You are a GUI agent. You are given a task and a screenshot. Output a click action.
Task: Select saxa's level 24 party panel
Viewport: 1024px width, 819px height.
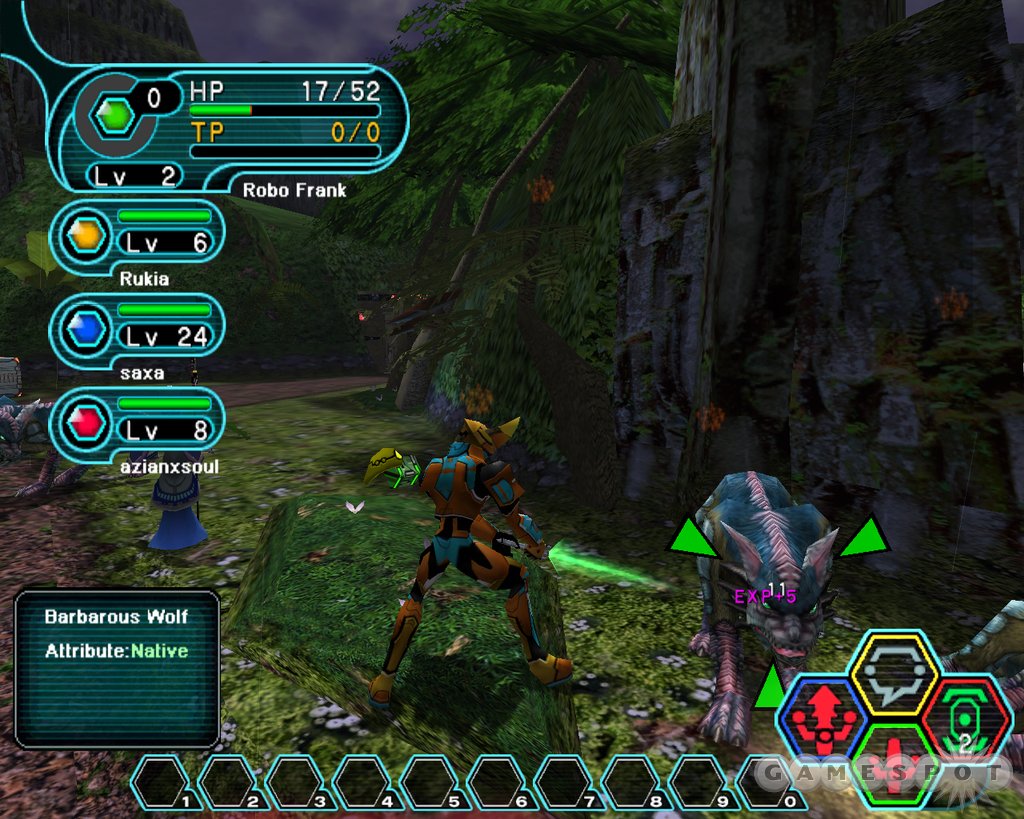137,330
